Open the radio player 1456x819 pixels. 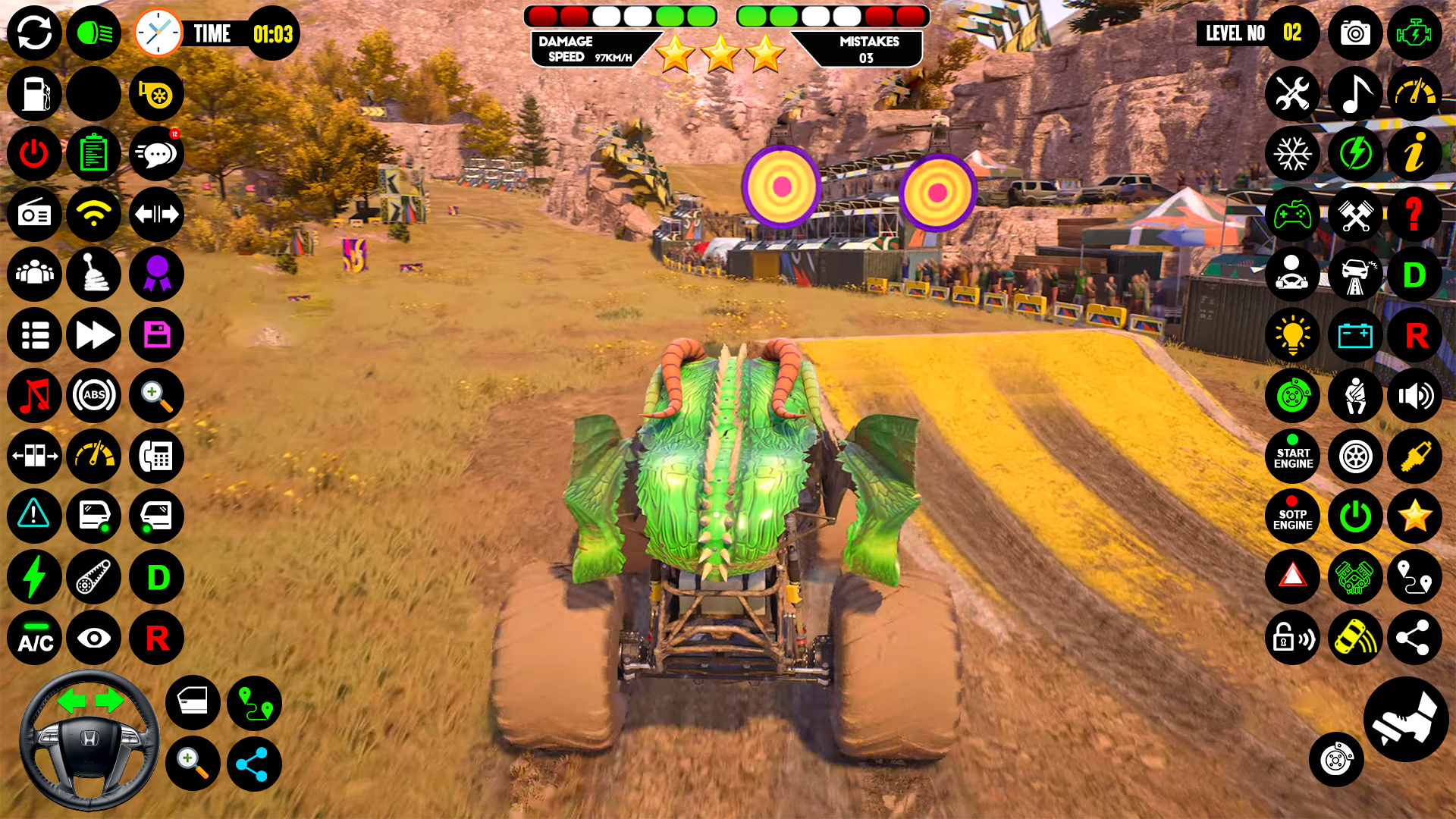tap(34, 215)
